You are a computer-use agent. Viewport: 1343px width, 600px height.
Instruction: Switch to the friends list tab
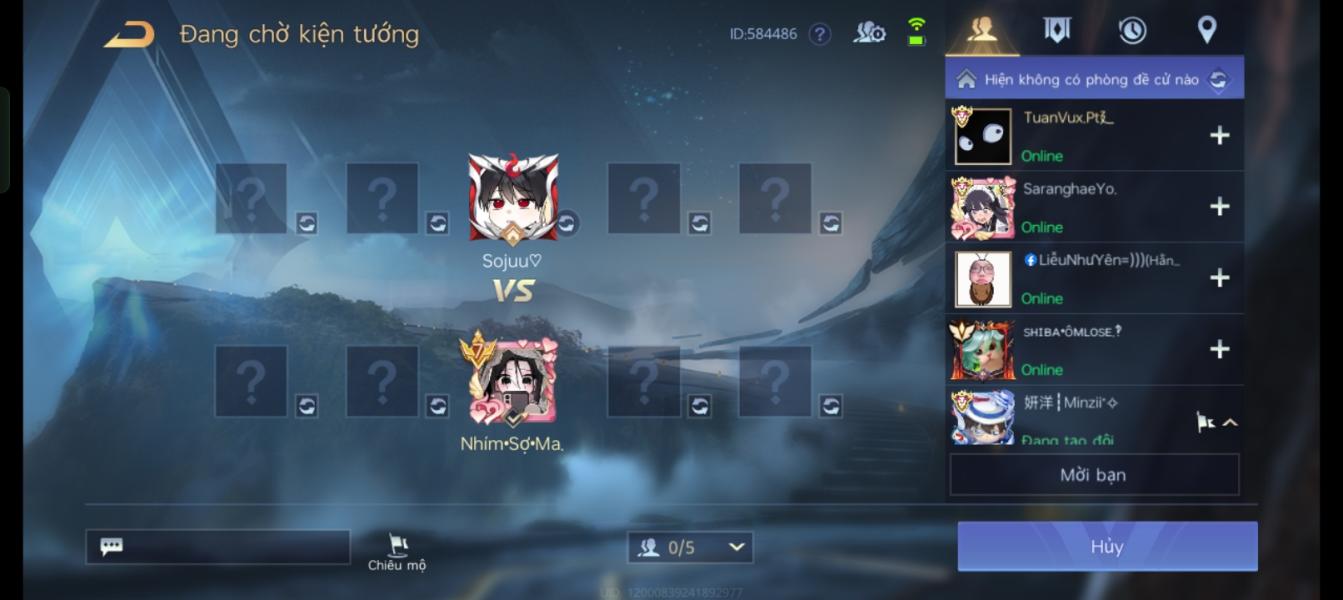coord(982,30)
